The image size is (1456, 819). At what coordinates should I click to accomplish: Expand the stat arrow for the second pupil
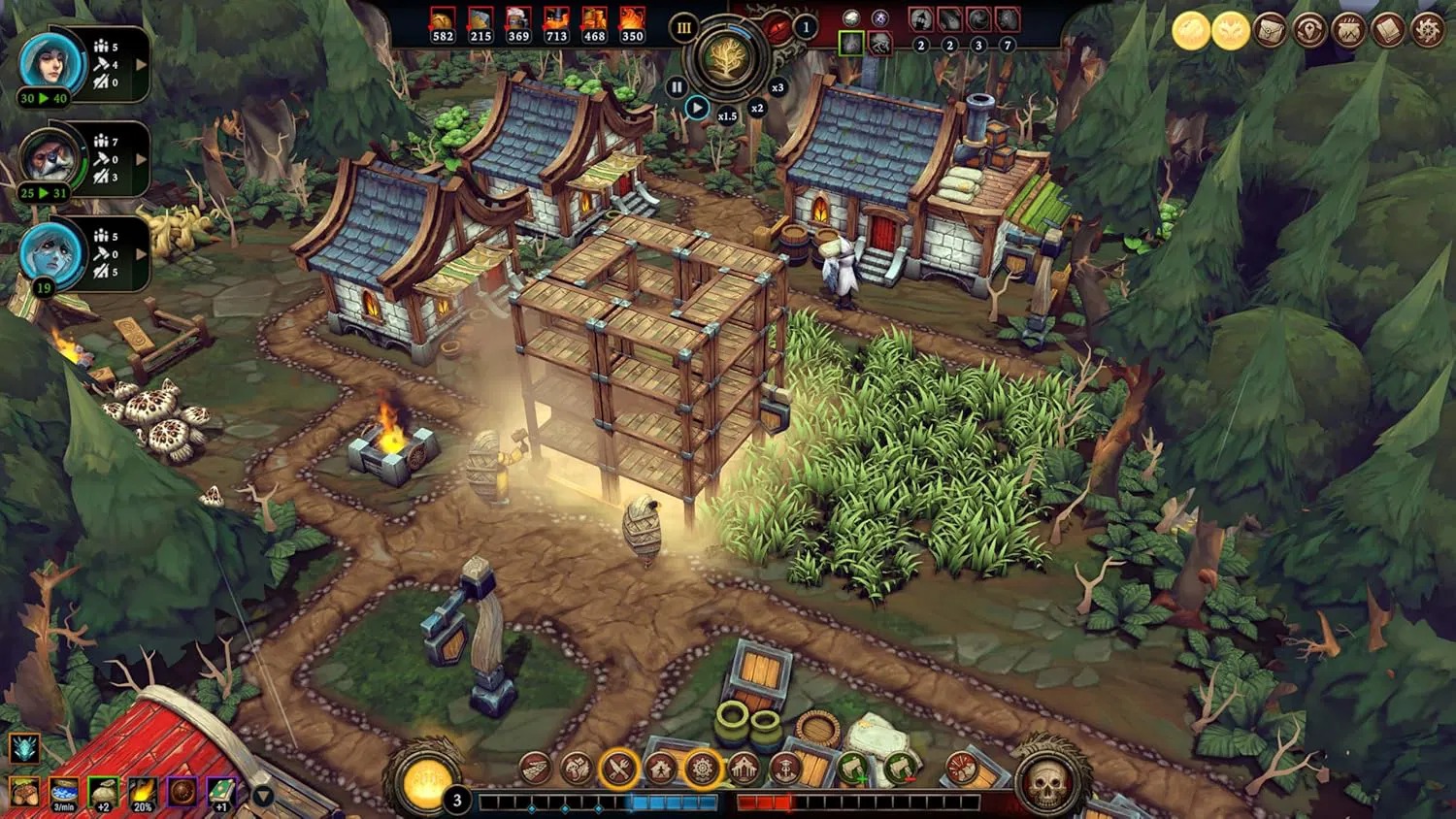141,159
